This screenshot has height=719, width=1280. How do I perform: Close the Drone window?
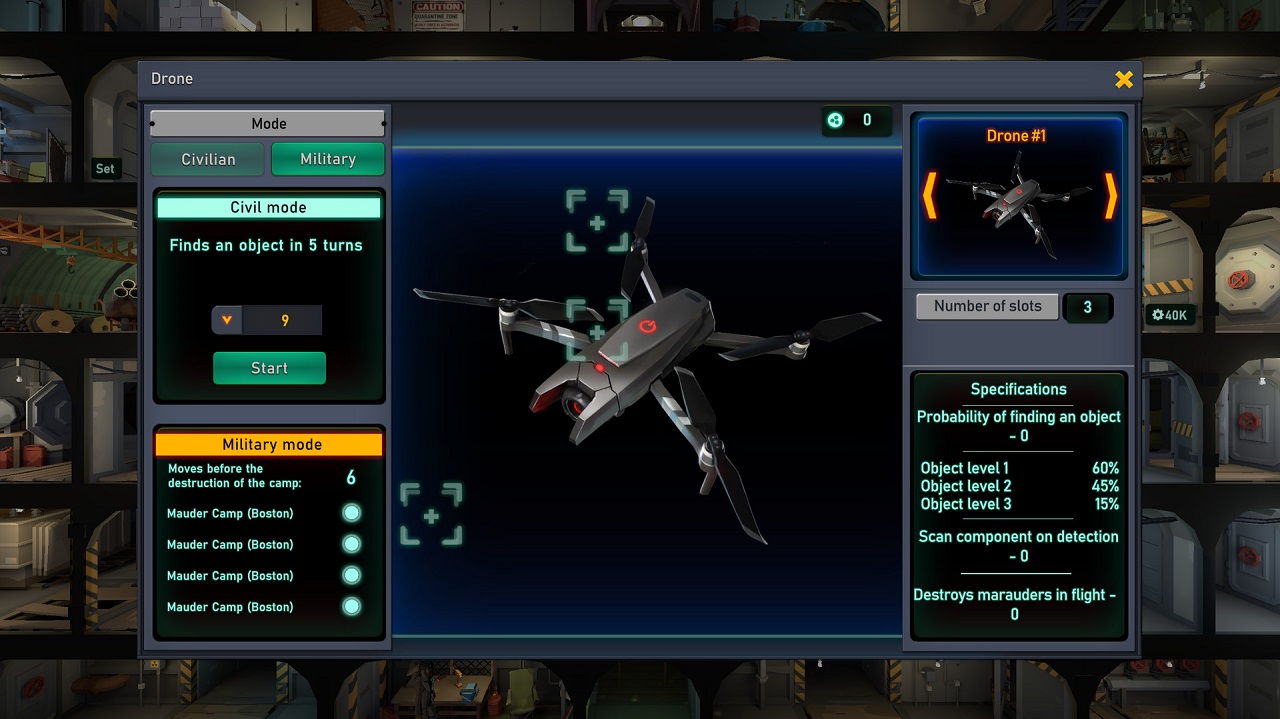pos(1124,79)
